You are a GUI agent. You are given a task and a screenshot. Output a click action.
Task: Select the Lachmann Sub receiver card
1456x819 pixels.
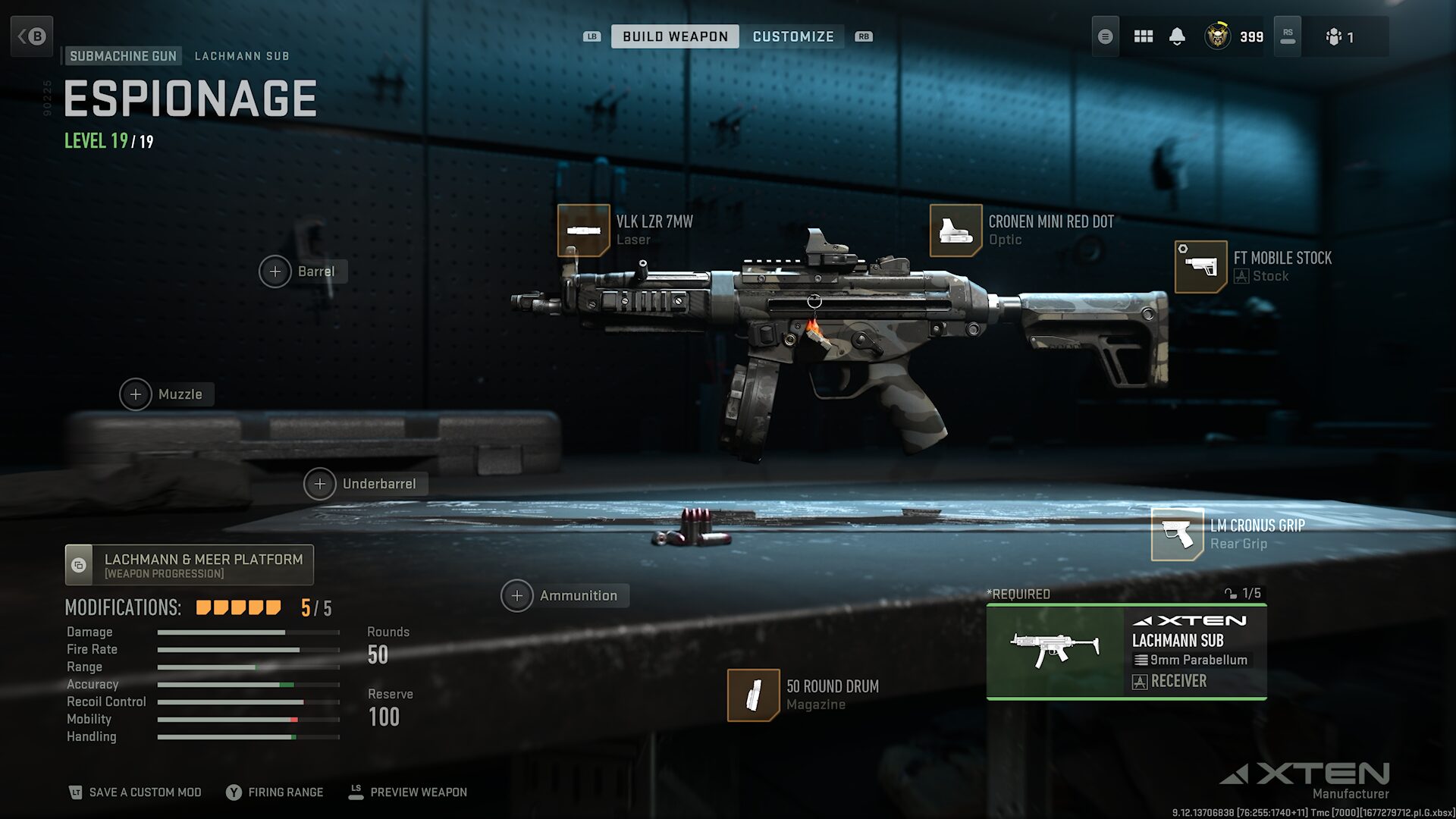(1126, 651)
